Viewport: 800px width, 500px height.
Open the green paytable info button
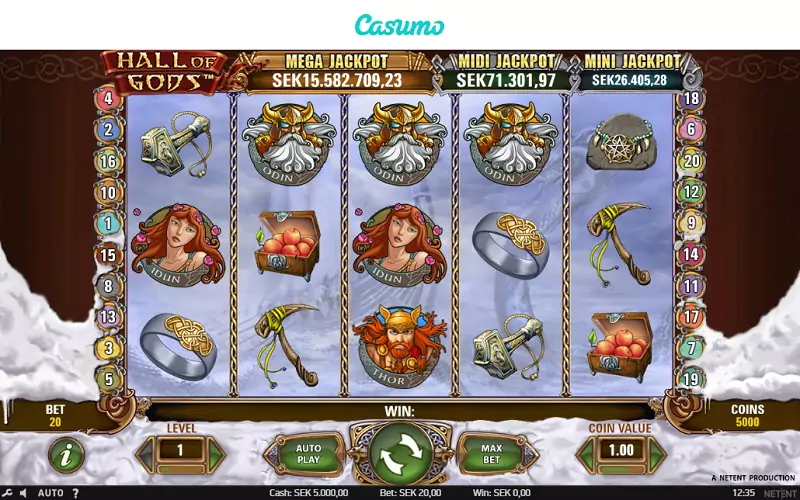[x=66, y=455]
